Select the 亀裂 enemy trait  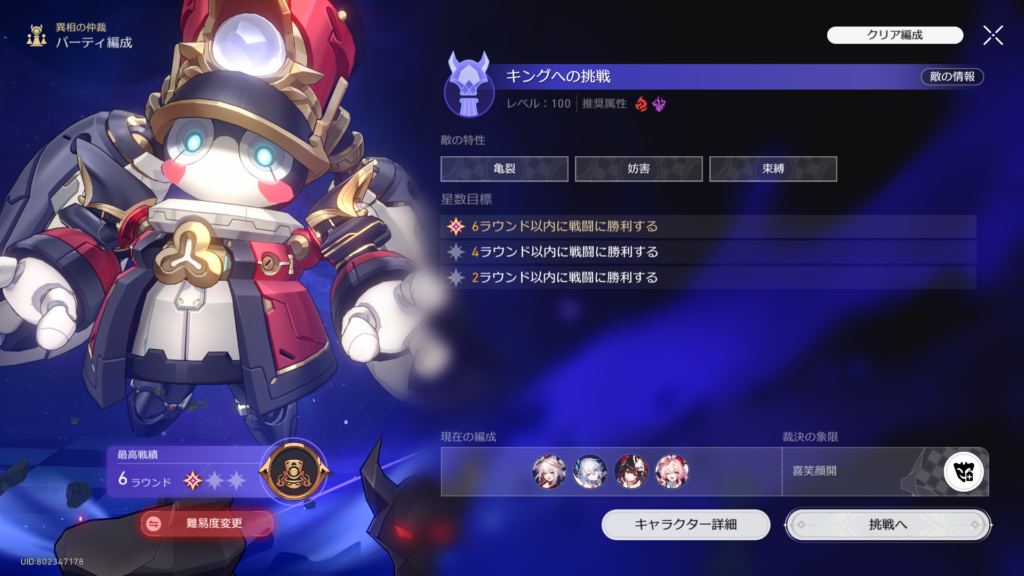(x=504, y=169)
